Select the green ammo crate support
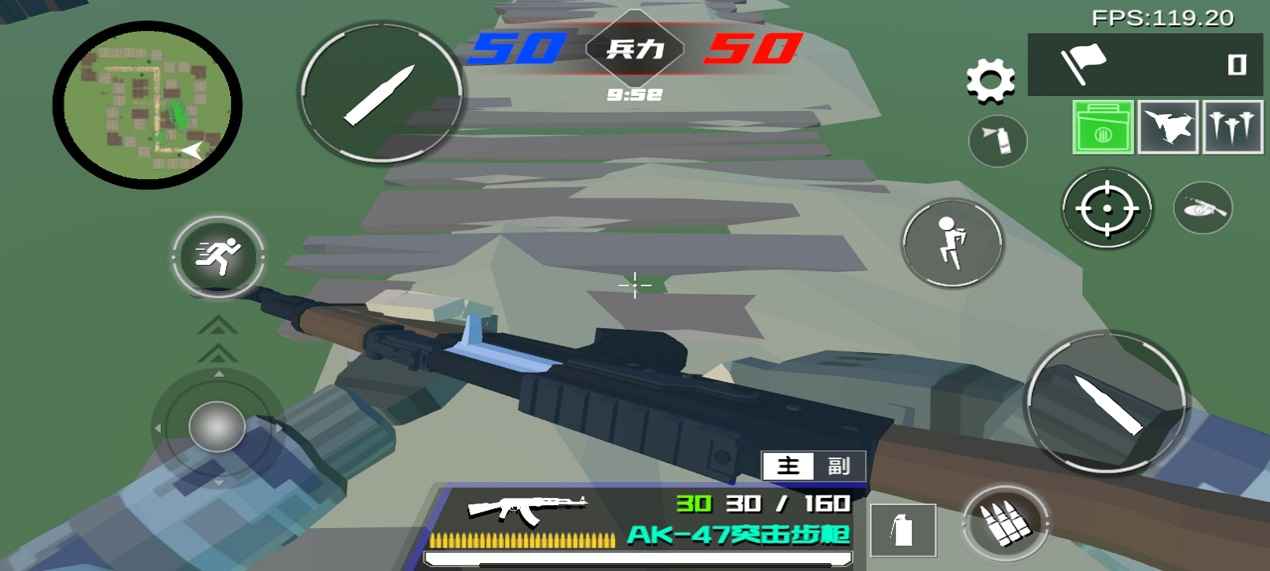The image size is (1270, 571). tap(1103, 127)
